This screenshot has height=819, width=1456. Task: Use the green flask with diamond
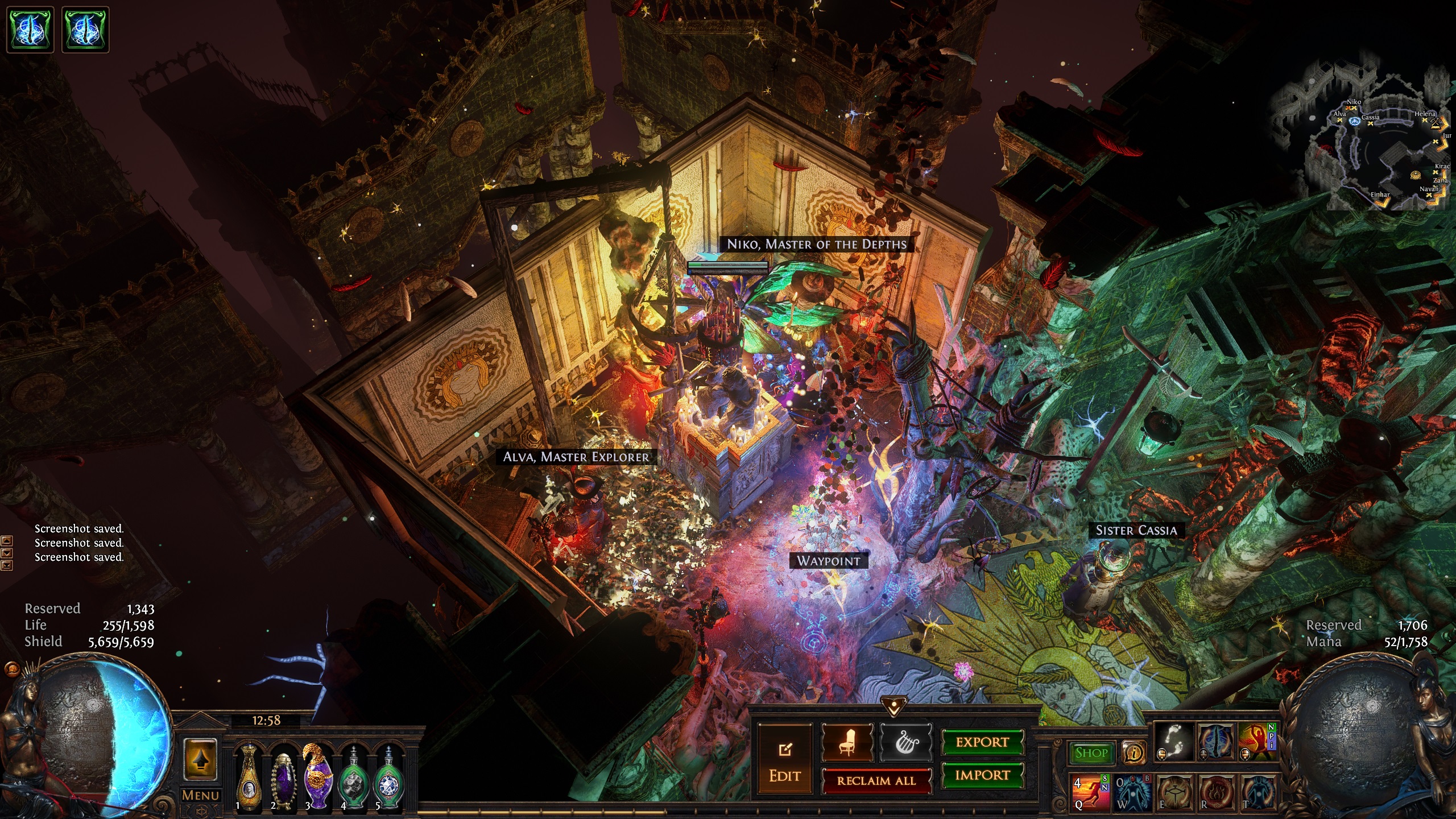click(388, 778)
